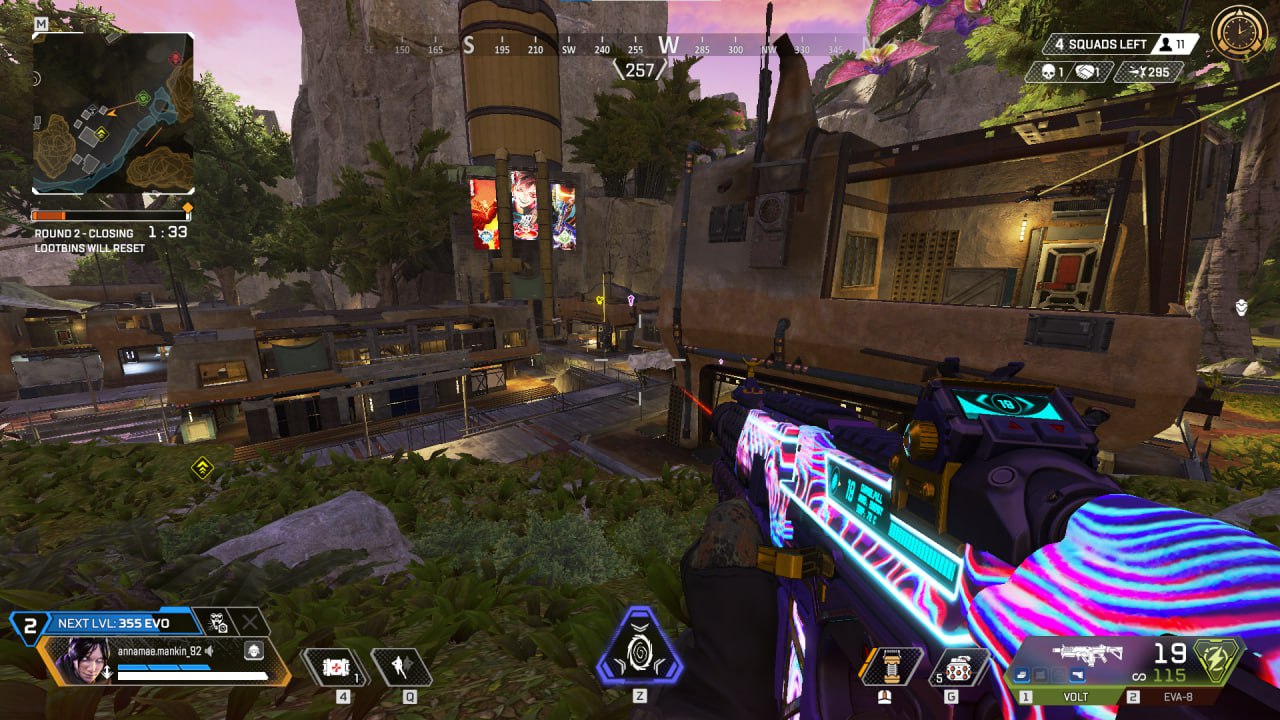The width and height of the screenshot is (1280, 720).
Task: Select the grenade ordnance slot
Action: click(958, 667)
